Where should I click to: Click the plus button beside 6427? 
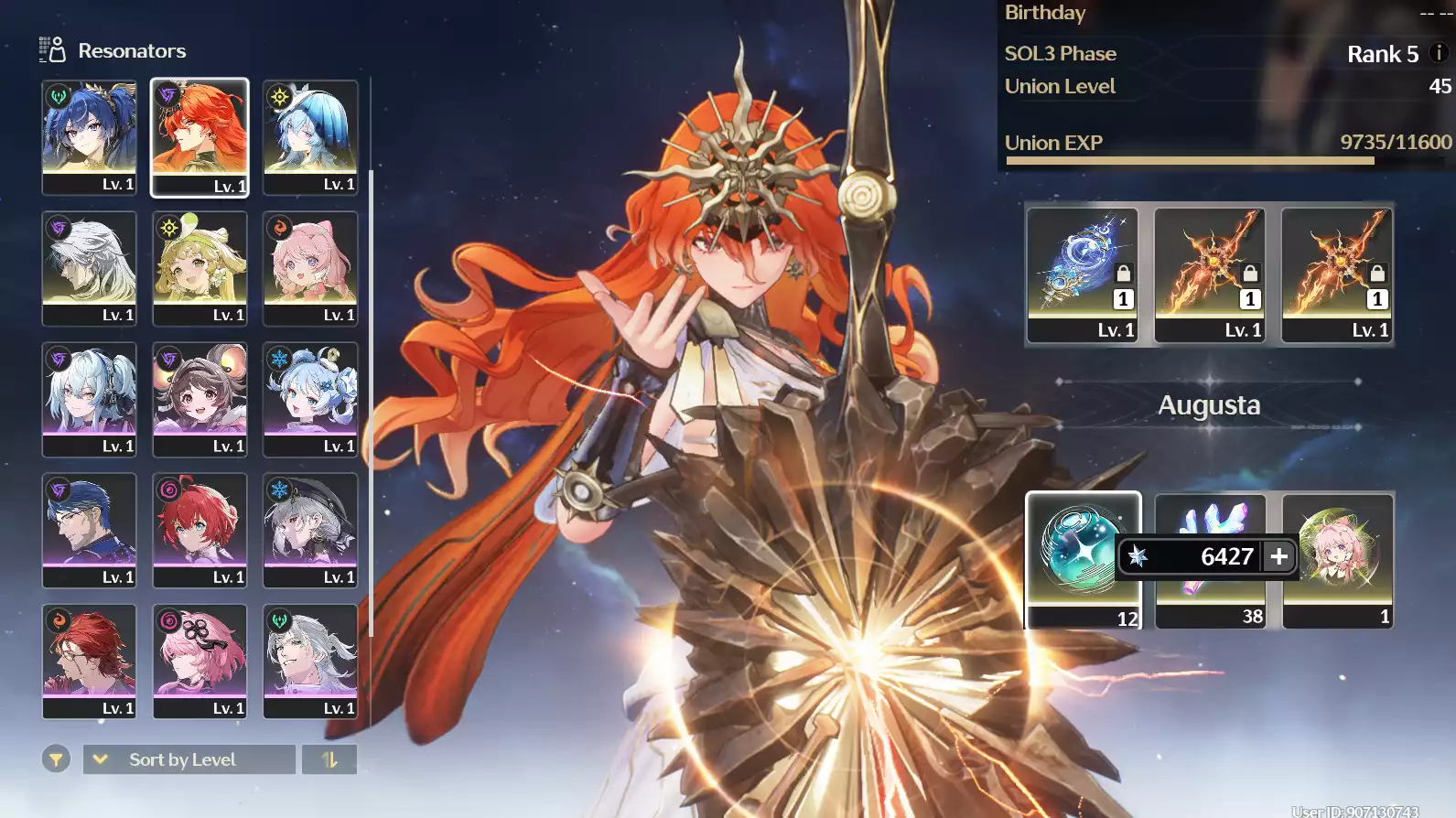[x=1278, y=556]
